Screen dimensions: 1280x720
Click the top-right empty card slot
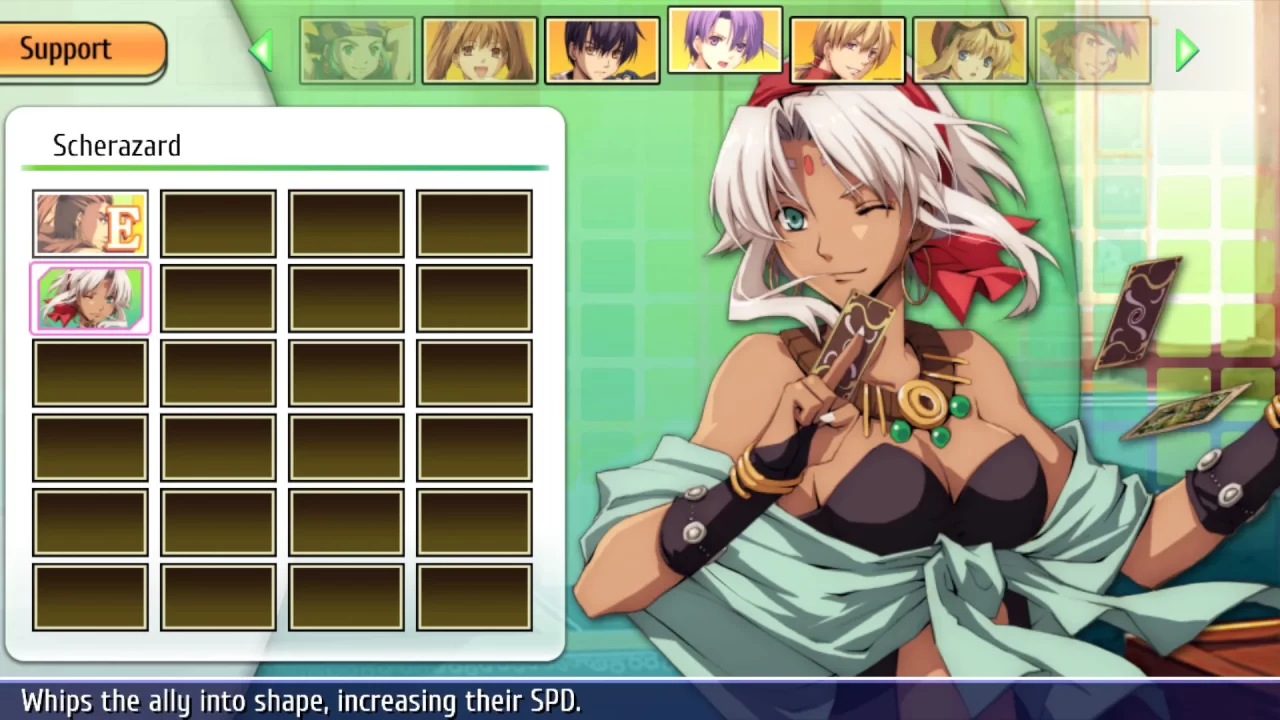click(x=474, y=222)
